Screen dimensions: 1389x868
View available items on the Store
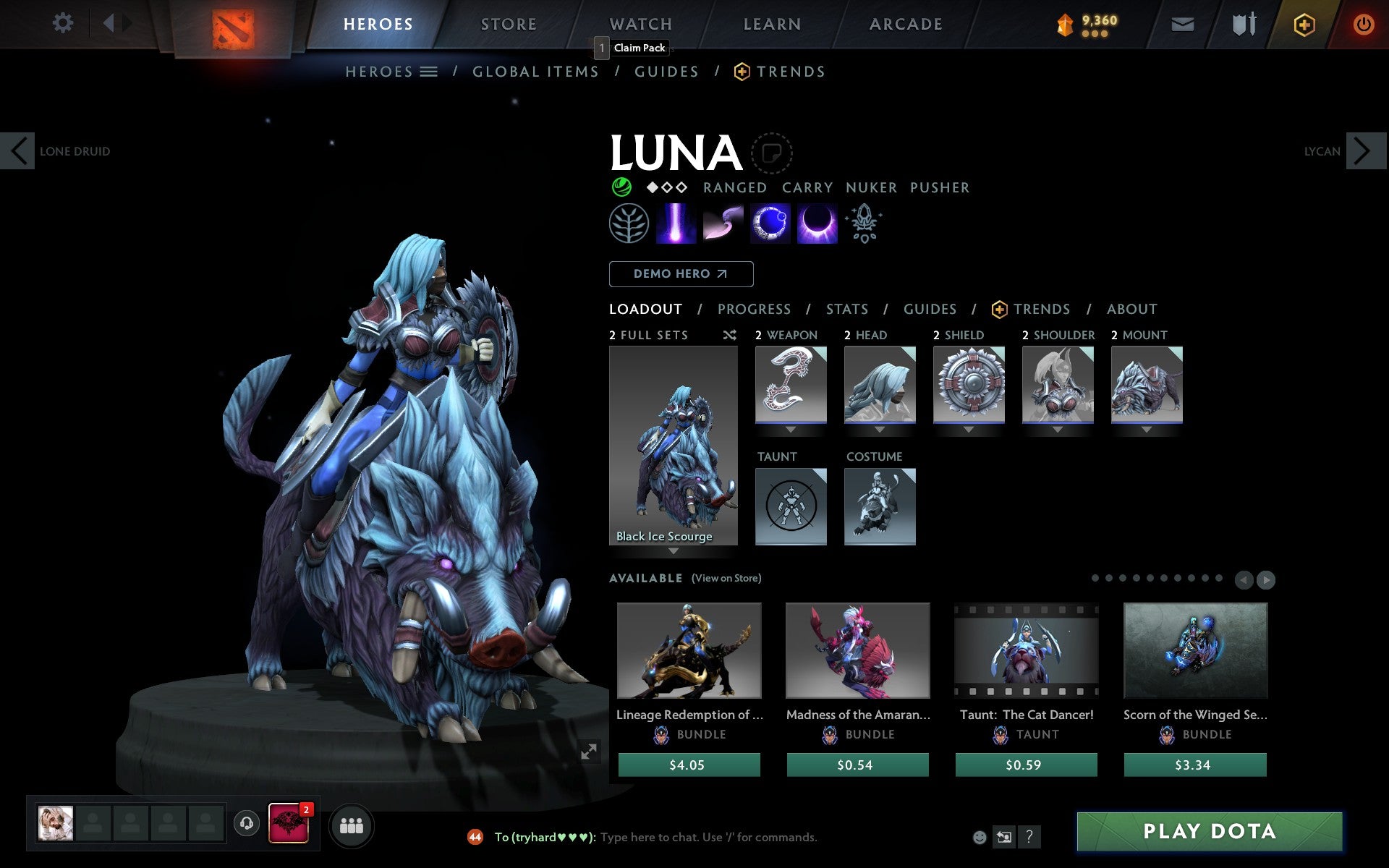726,579
